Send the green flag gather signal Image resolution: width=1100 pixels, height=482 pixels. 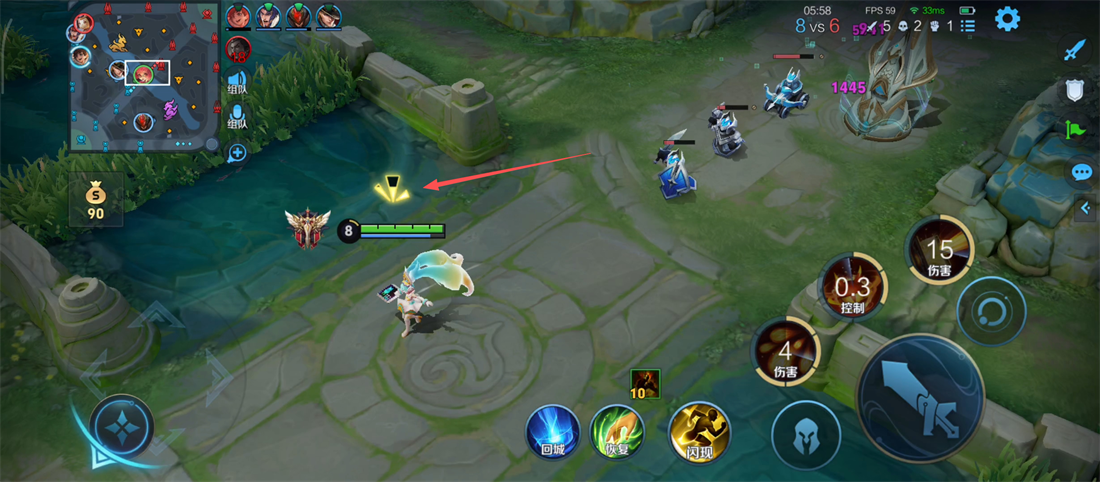[x=1075, y=130]
